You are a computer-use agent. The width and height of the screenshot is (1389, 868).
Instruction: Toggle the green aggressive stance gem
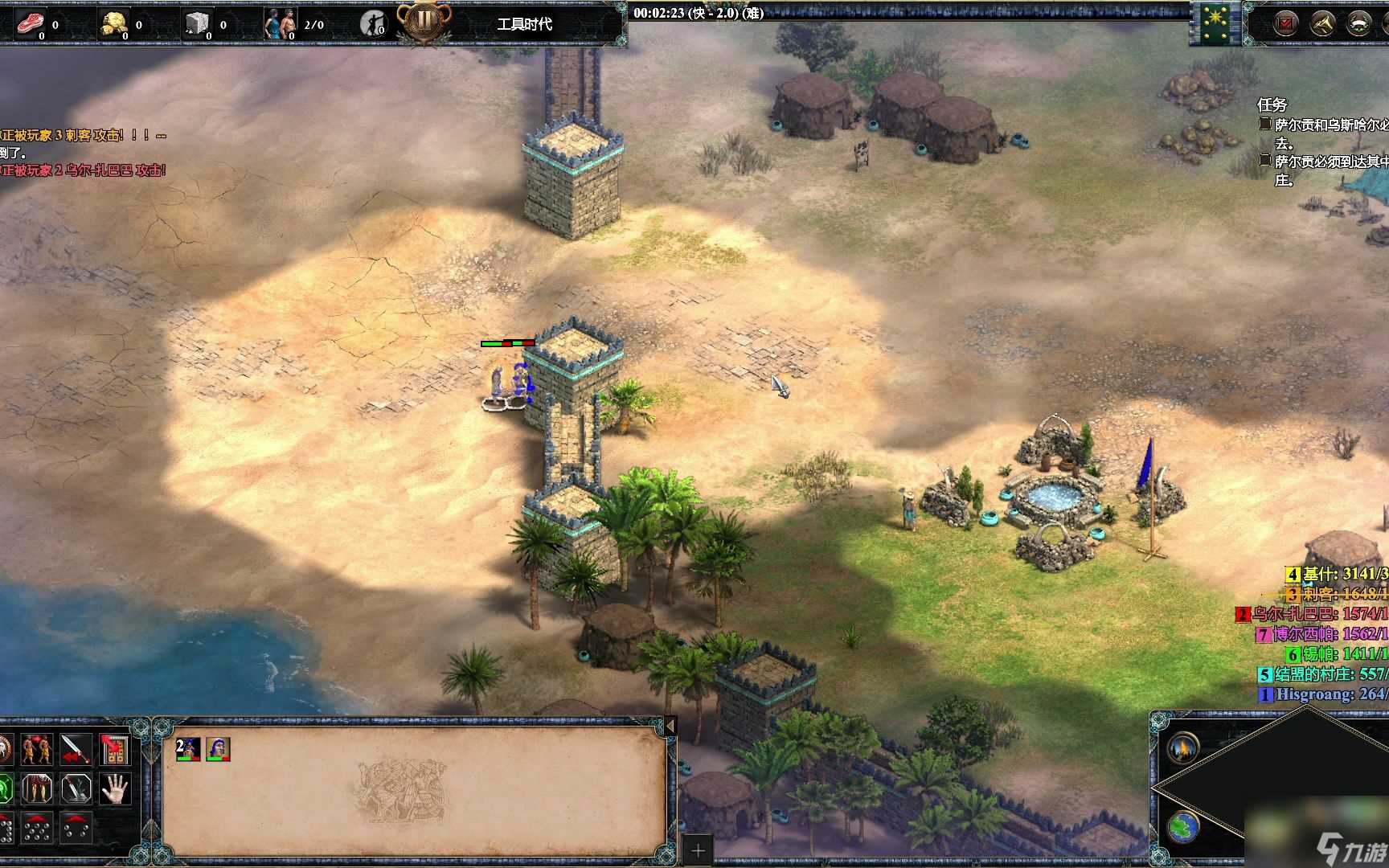tap(5, 788)
